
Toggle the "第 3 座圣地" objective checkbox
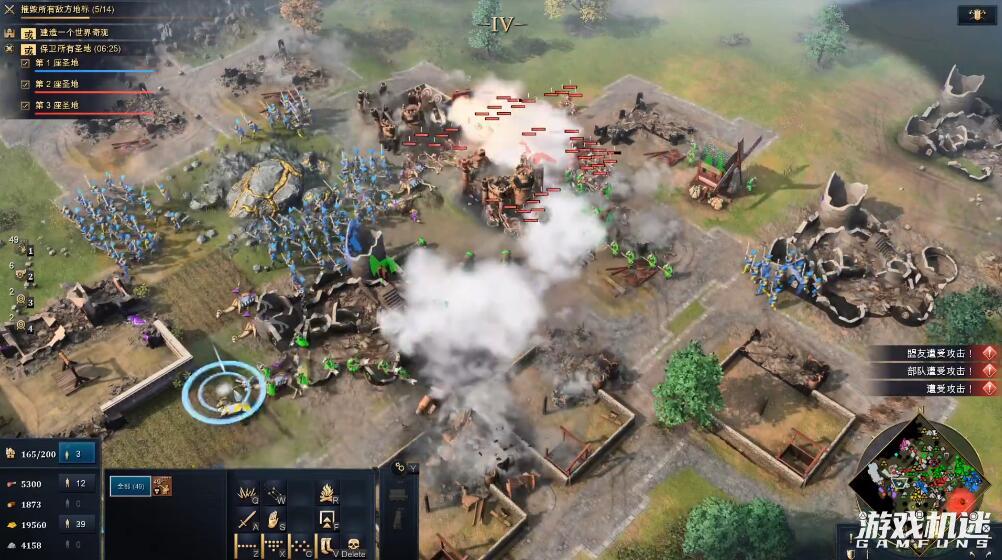tap(26, 105)
